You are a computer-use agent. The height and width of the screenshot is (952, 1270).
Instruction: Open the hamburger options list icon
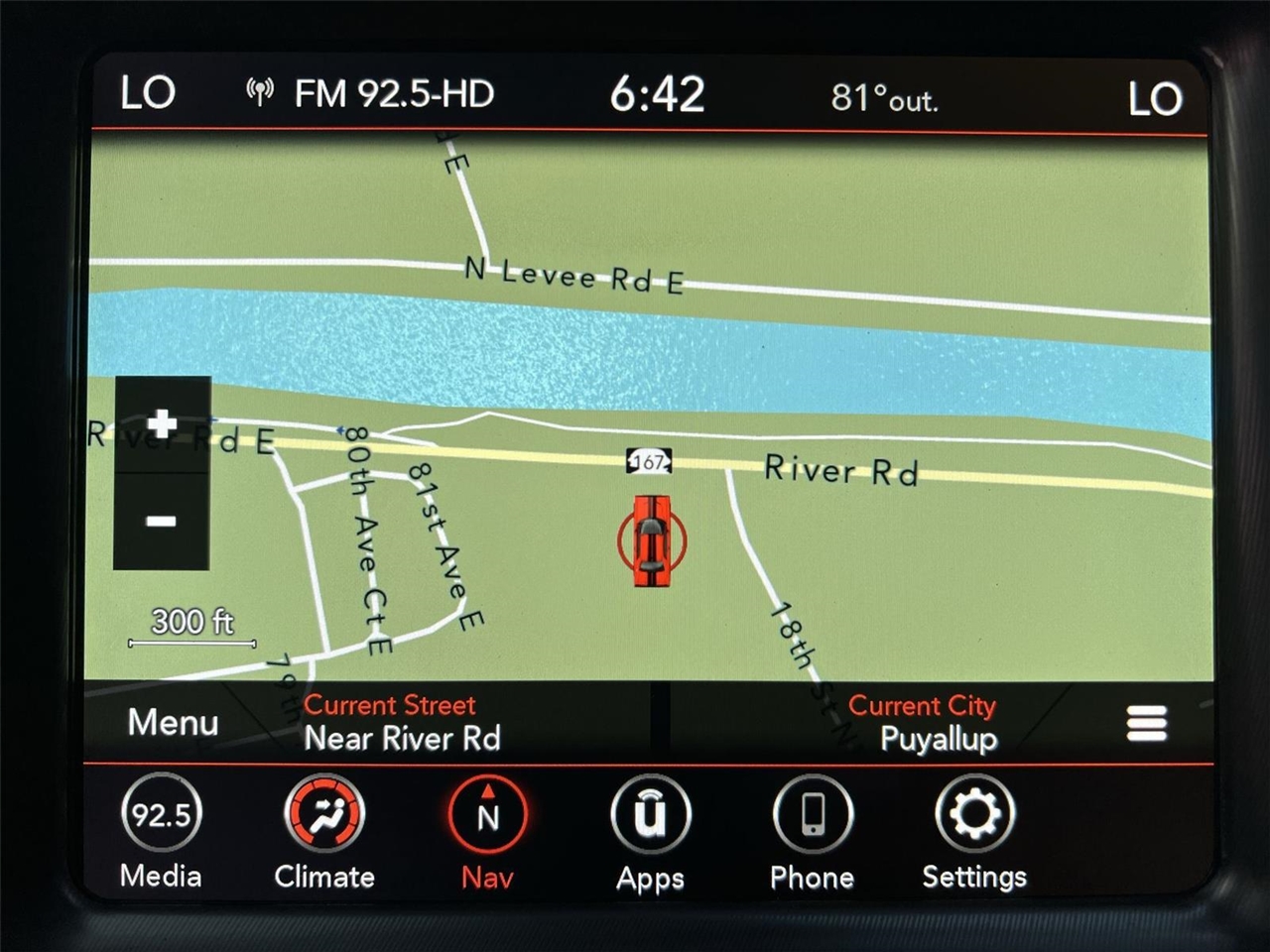click(1146, 724)
